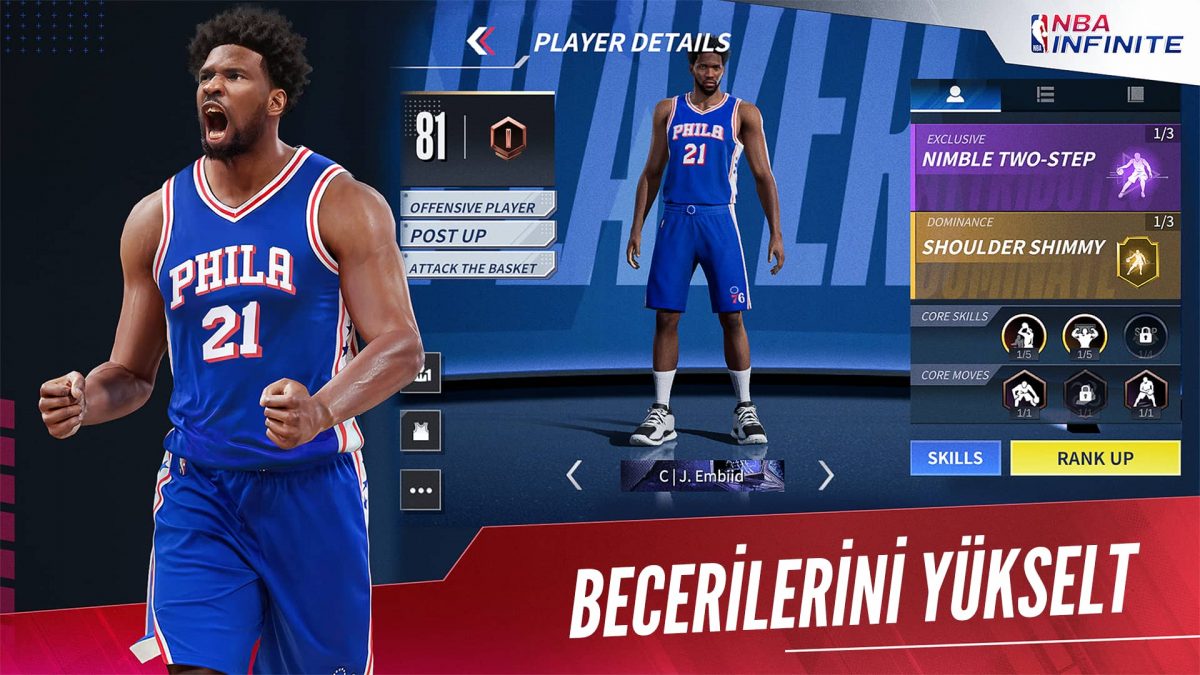The width and height of the screenshot is (1200, 675).
Task: Select the first core move icon
Action: 1023,393
